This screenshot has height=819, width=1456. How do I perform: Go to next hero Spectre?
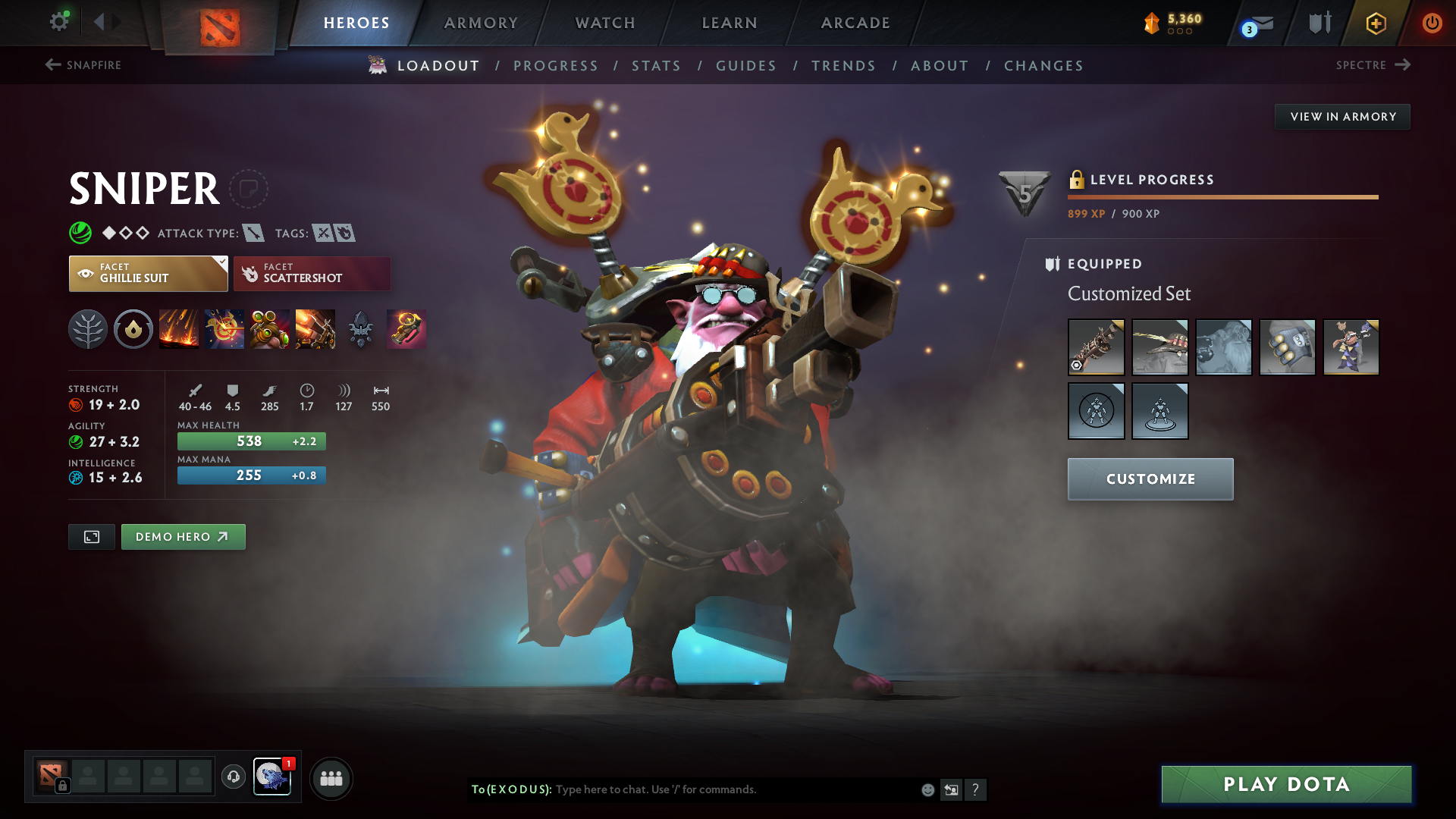click(x=1373, y=65)
